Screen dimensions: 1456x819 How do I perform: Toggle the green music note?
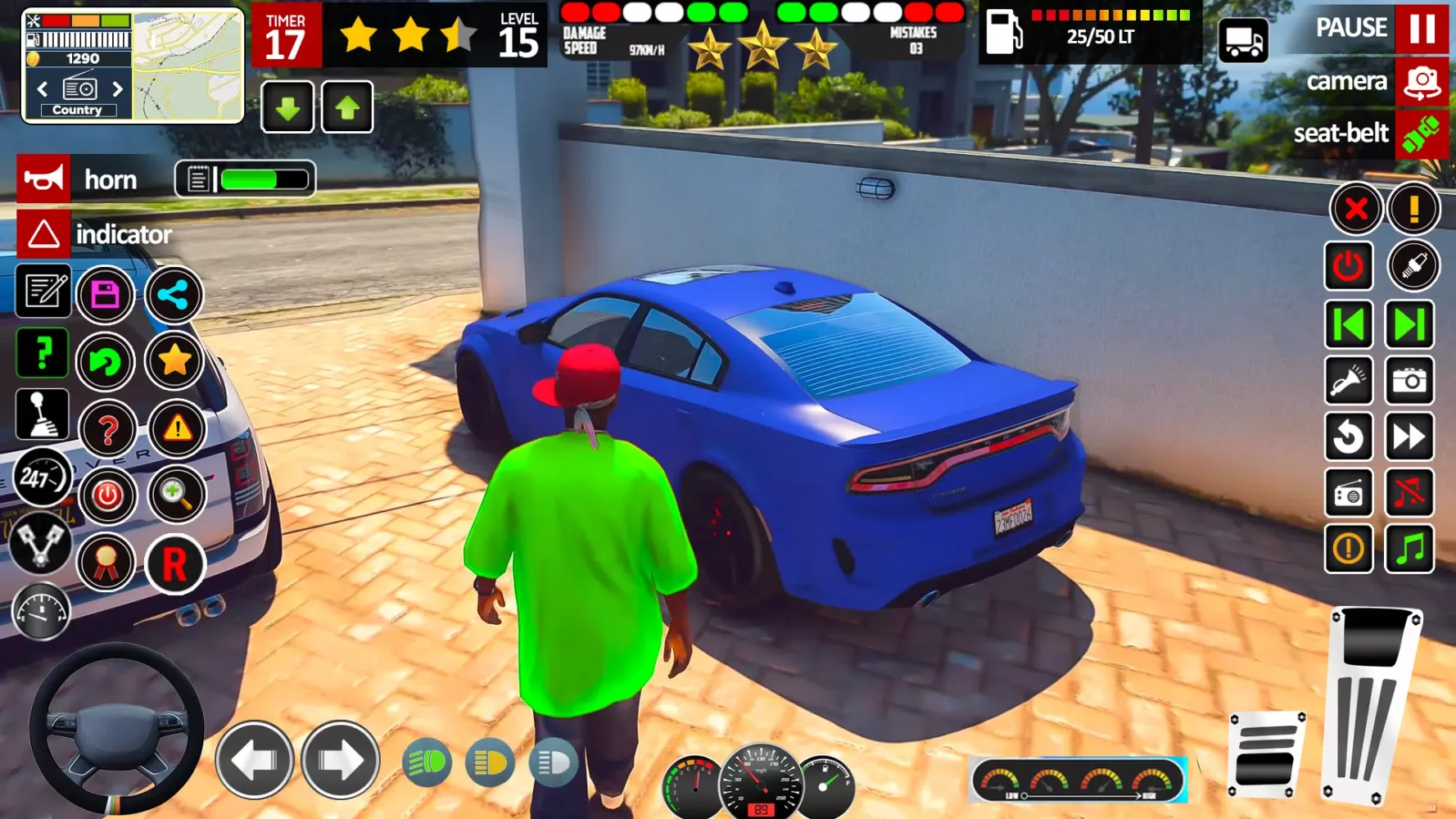pos(1409,548)
